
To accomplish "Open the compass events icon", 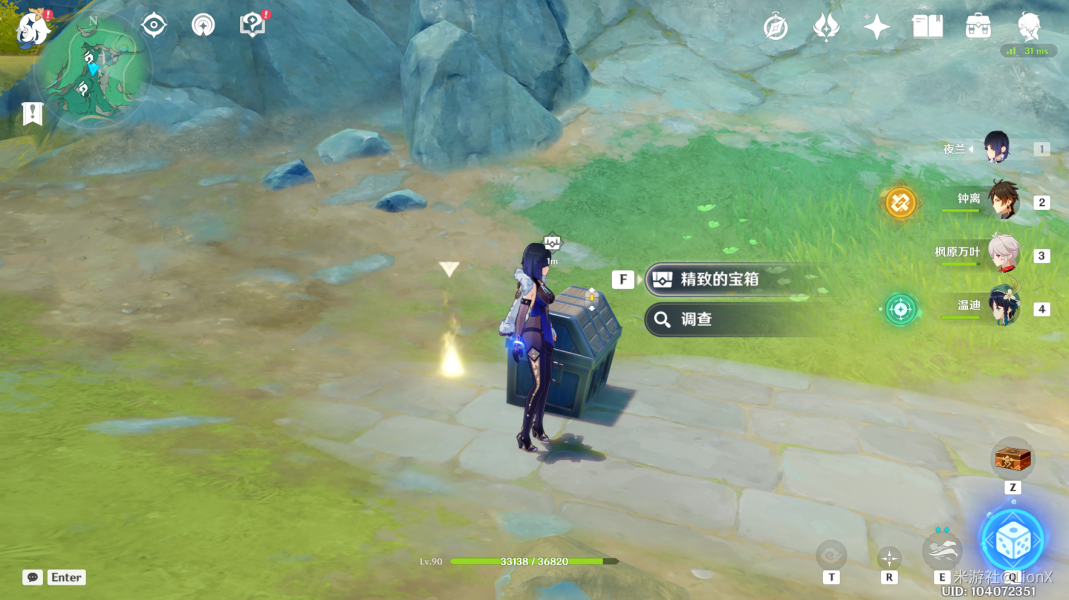I will [x=775, y=27].
